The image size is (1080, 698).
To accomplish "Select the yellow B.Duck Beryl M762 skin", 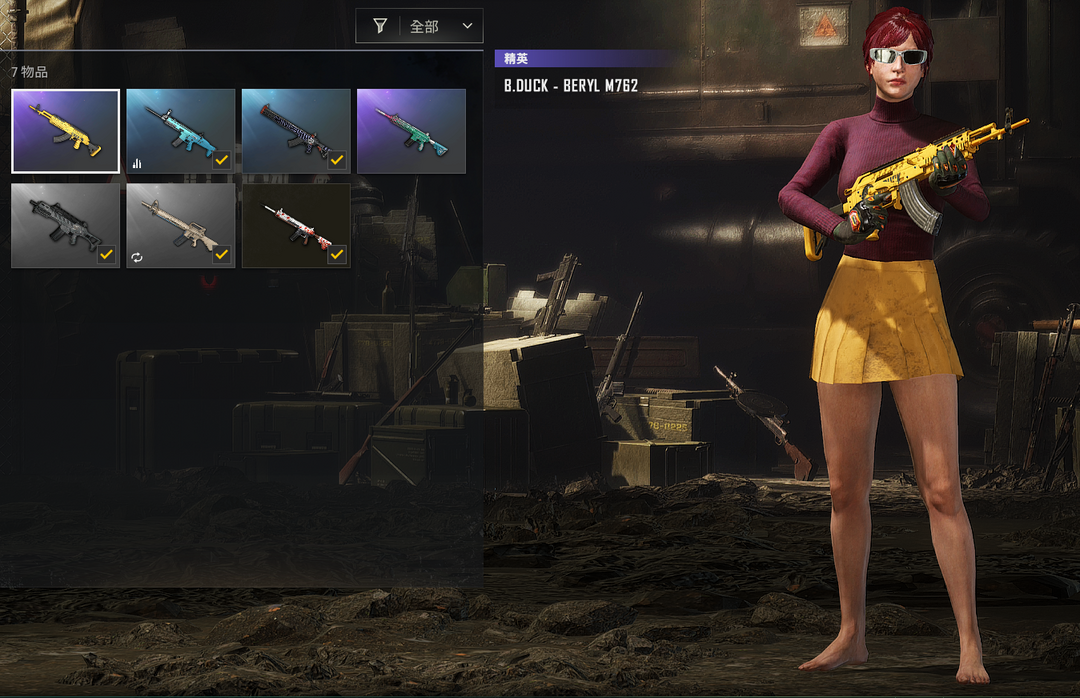I will tap(66, 131).
